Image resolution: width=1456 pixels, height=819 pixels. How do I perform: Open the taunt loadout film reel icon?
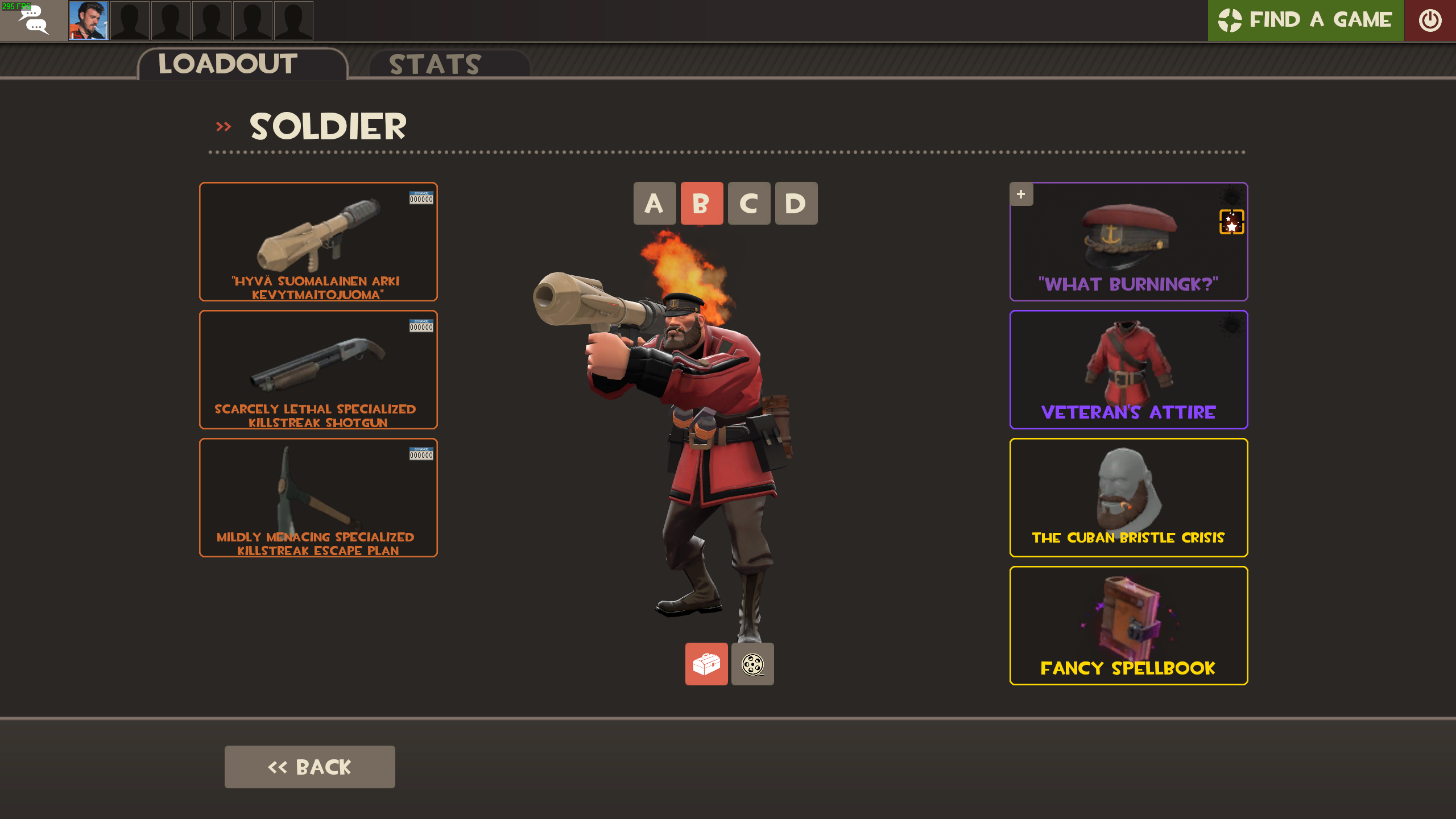(x=752, y=664)
